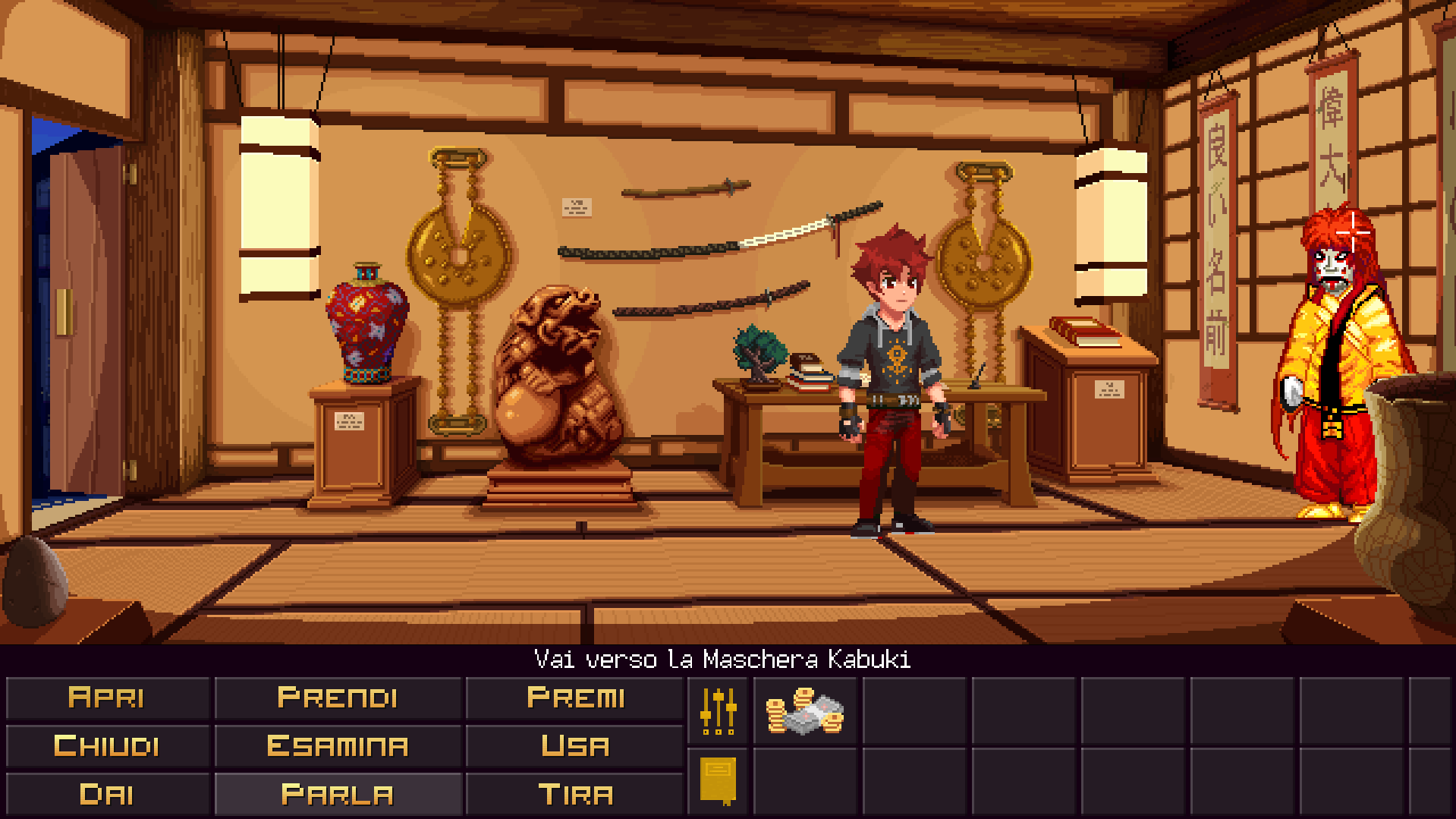Open the settings sliders icon in inventory

click(717, 711)
